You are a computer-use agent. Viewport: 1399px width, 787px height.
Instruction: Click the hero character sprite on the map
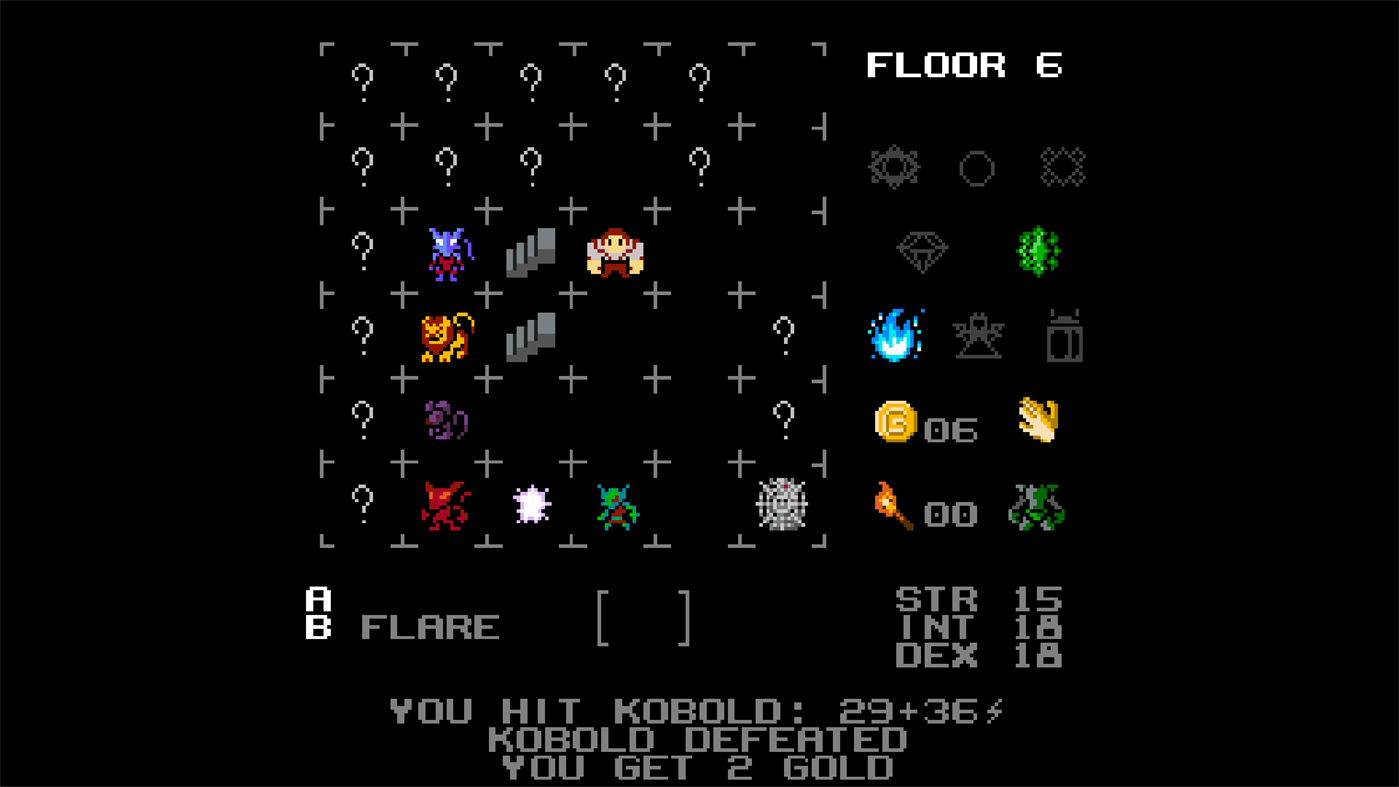point(614,252)
